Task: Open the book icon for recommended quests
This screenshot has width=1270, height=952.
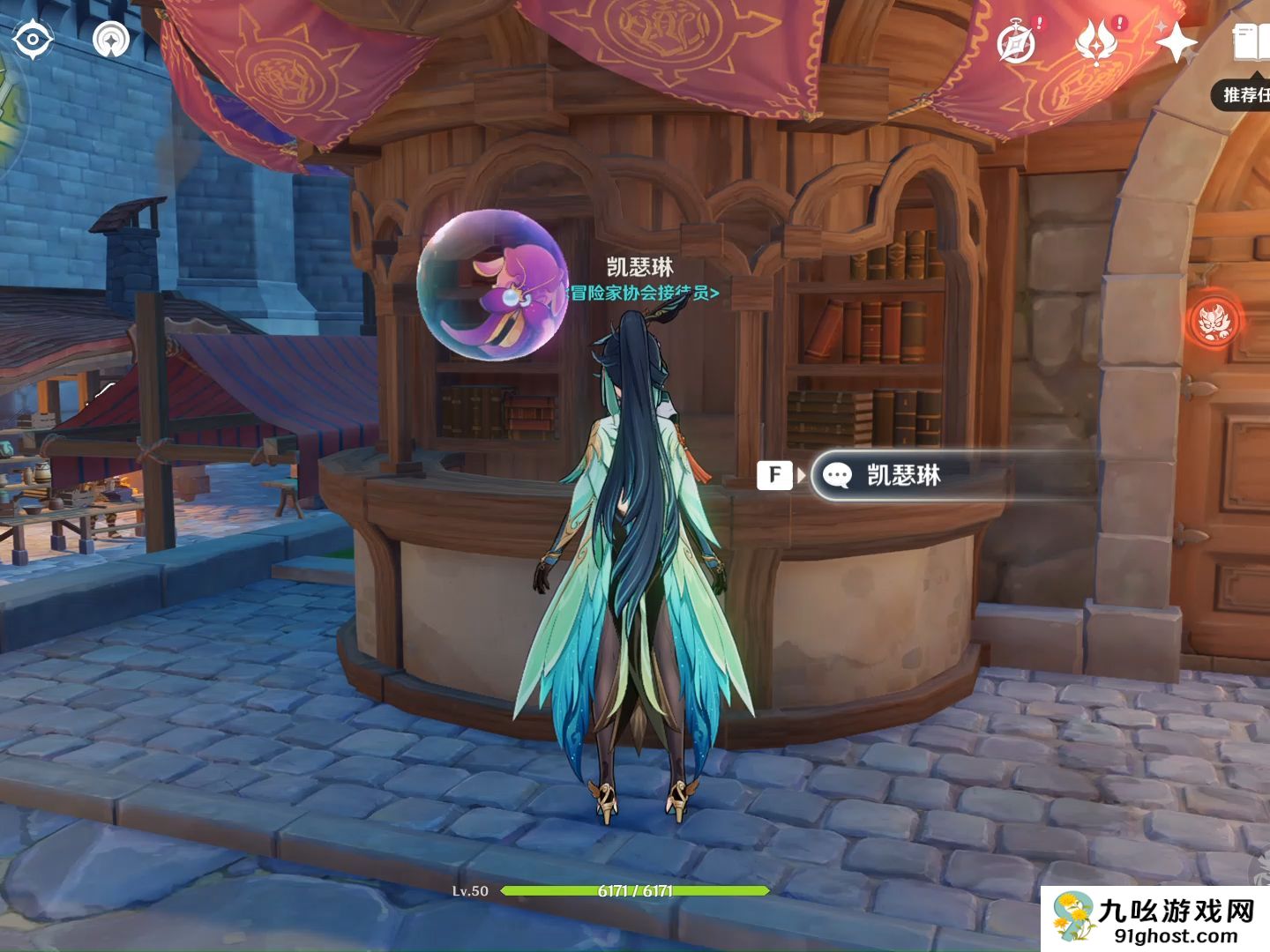Action: point(1251,42)
